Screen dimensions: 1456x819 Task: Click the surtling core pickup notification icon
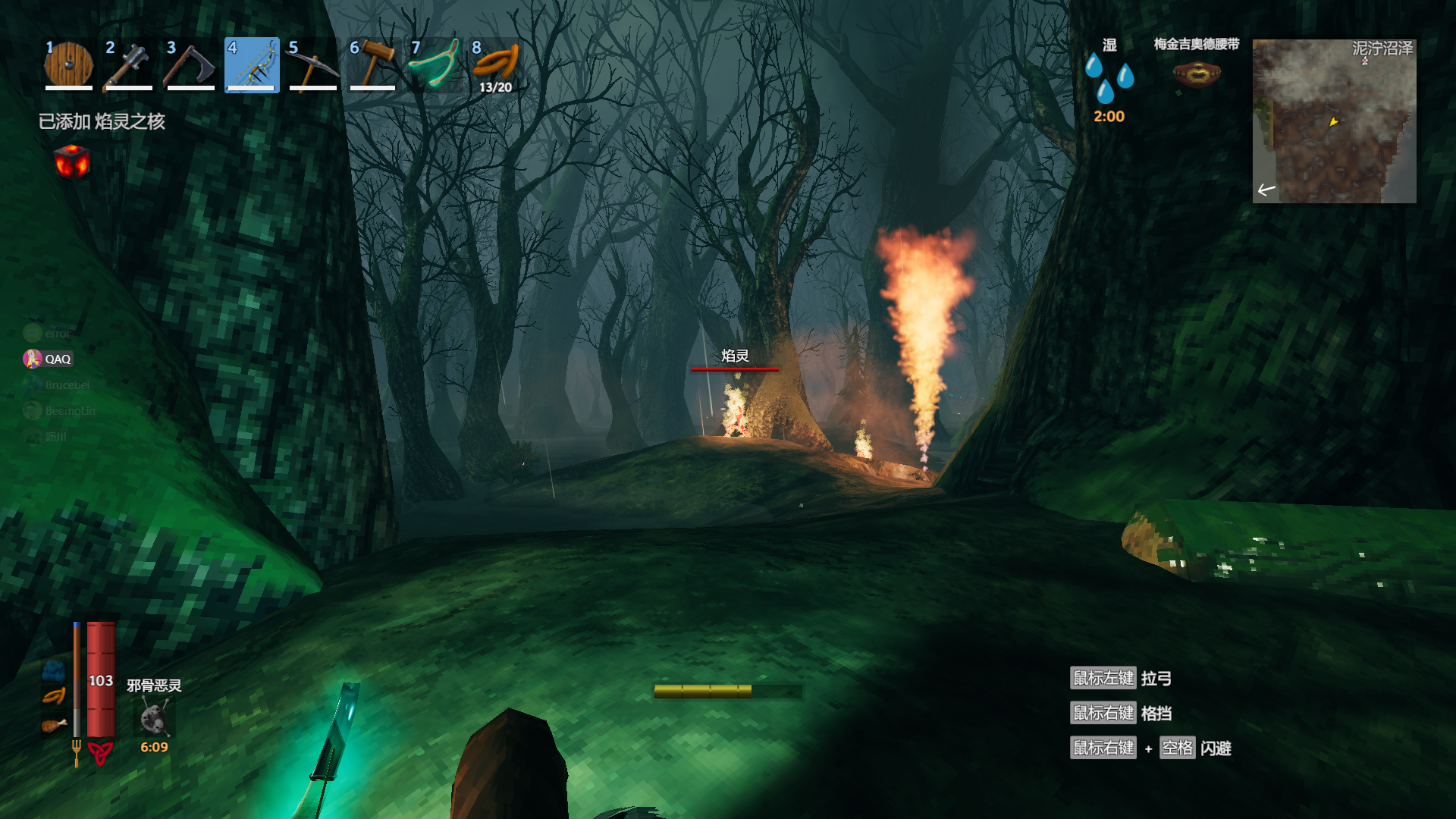pos(72,162)
